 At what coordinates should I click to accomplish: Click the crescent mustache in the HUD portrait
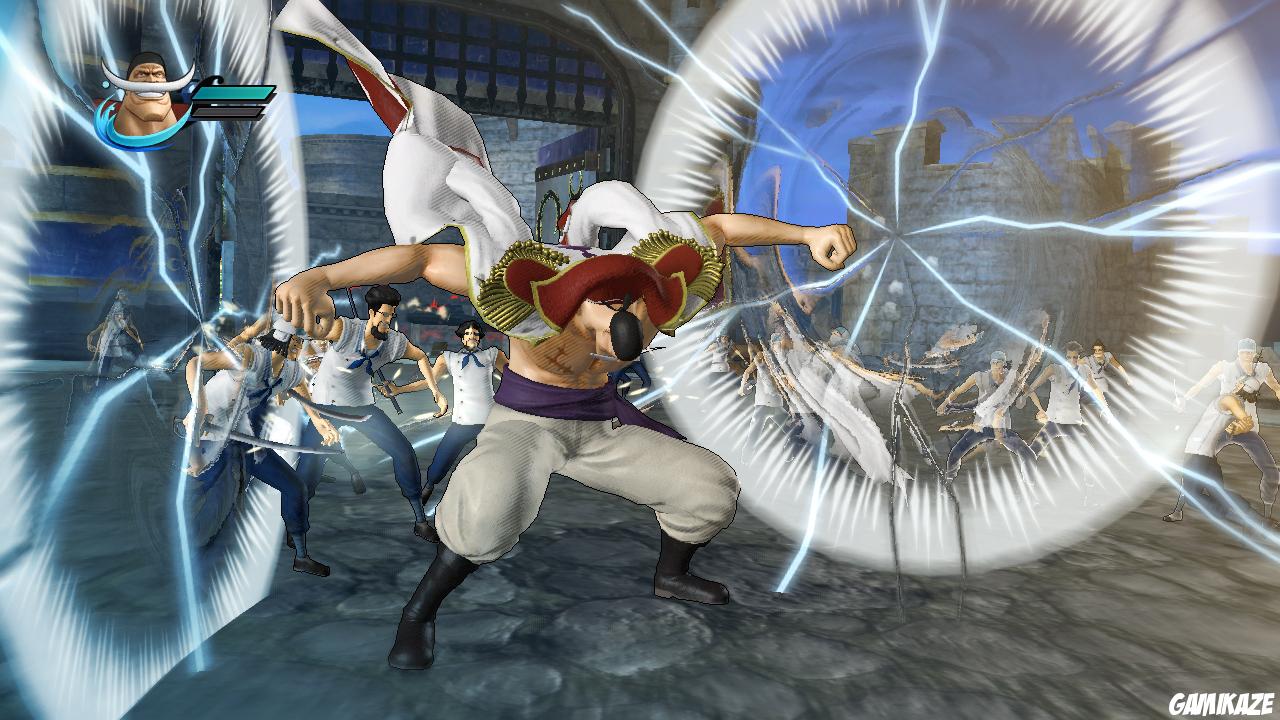click(148, 86)
